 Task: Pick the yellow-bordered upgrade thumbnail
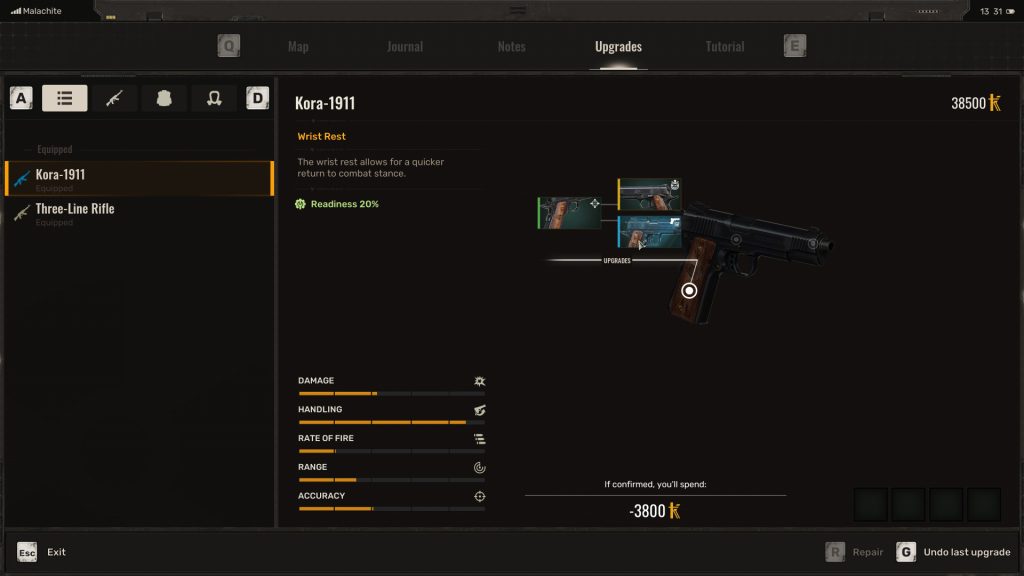click(x=650, y=195)
